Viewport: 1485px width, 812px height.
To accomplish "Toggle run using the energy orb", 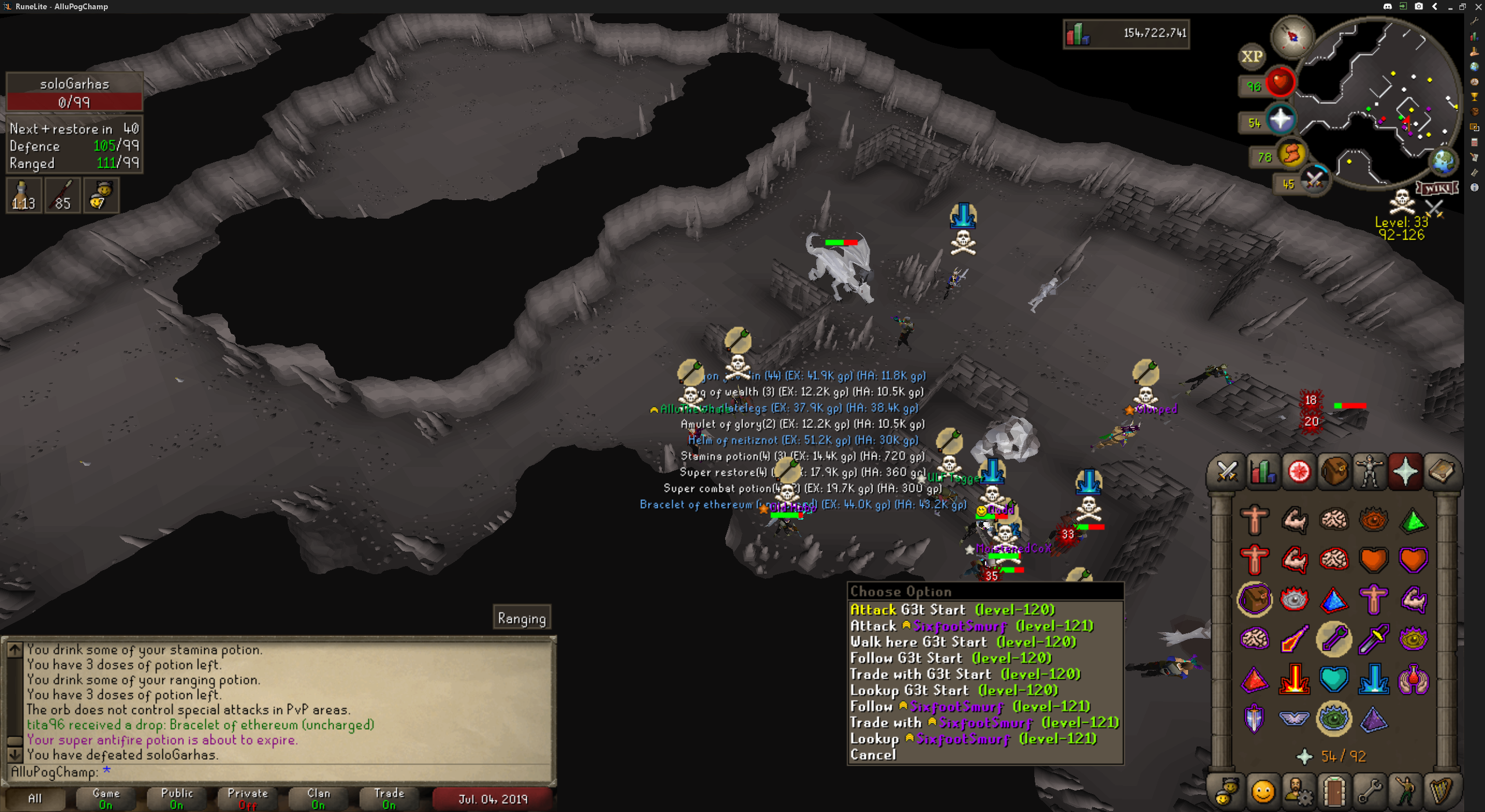I will pyautogui.click(x=1292, y=154).
